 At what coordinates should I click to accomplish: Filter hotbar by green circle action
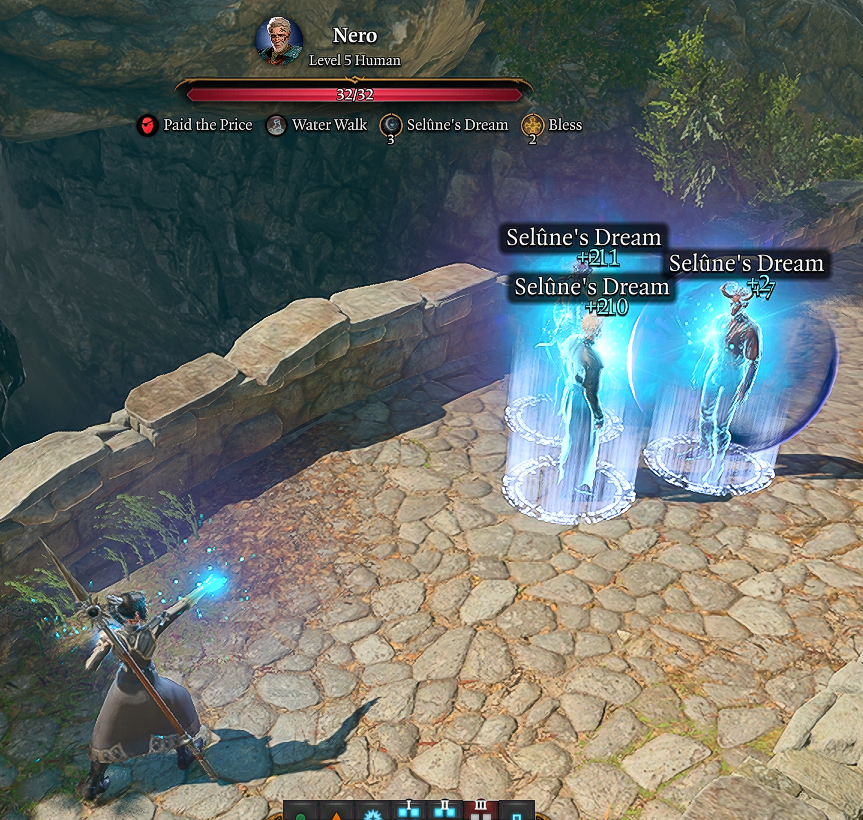[x=302, y=811]
